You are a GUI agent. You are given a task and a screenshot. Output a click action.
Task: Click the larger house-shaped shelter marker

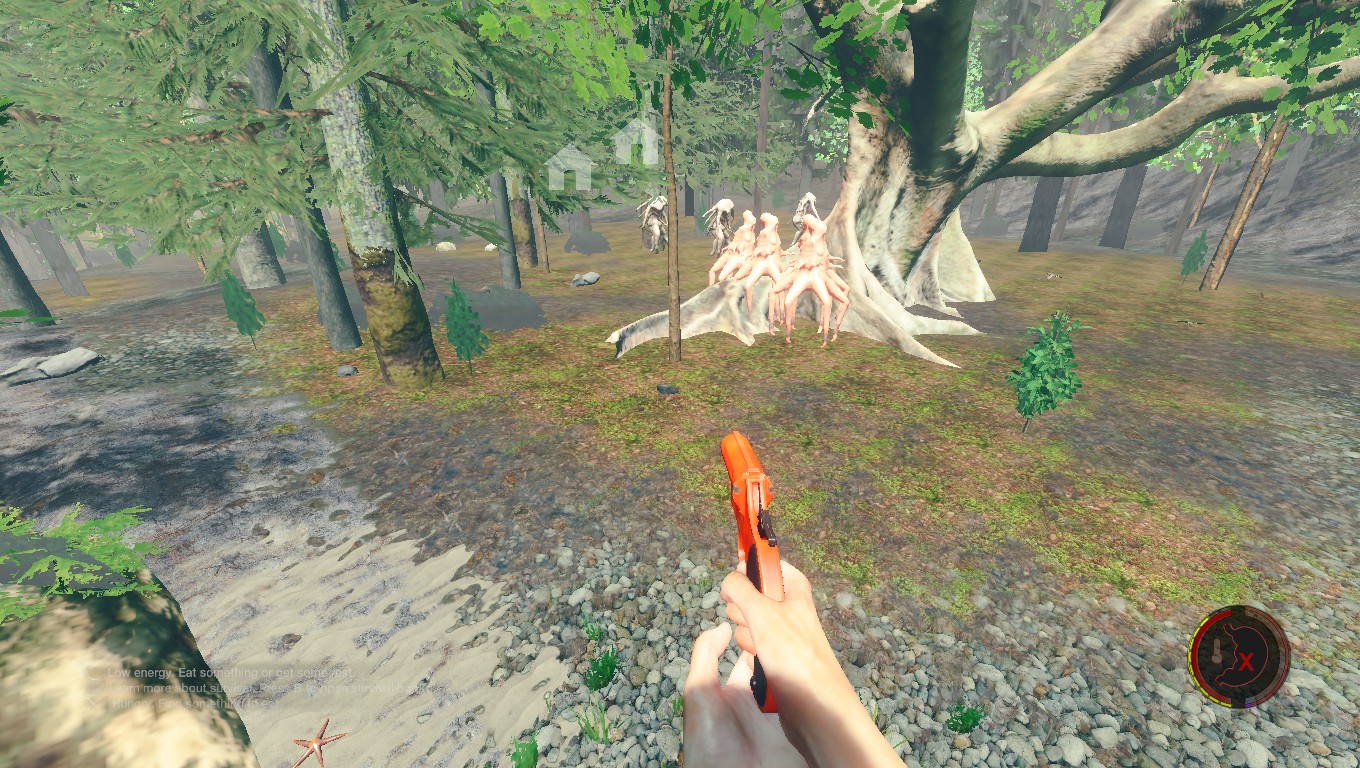click(x=570, y=167)
